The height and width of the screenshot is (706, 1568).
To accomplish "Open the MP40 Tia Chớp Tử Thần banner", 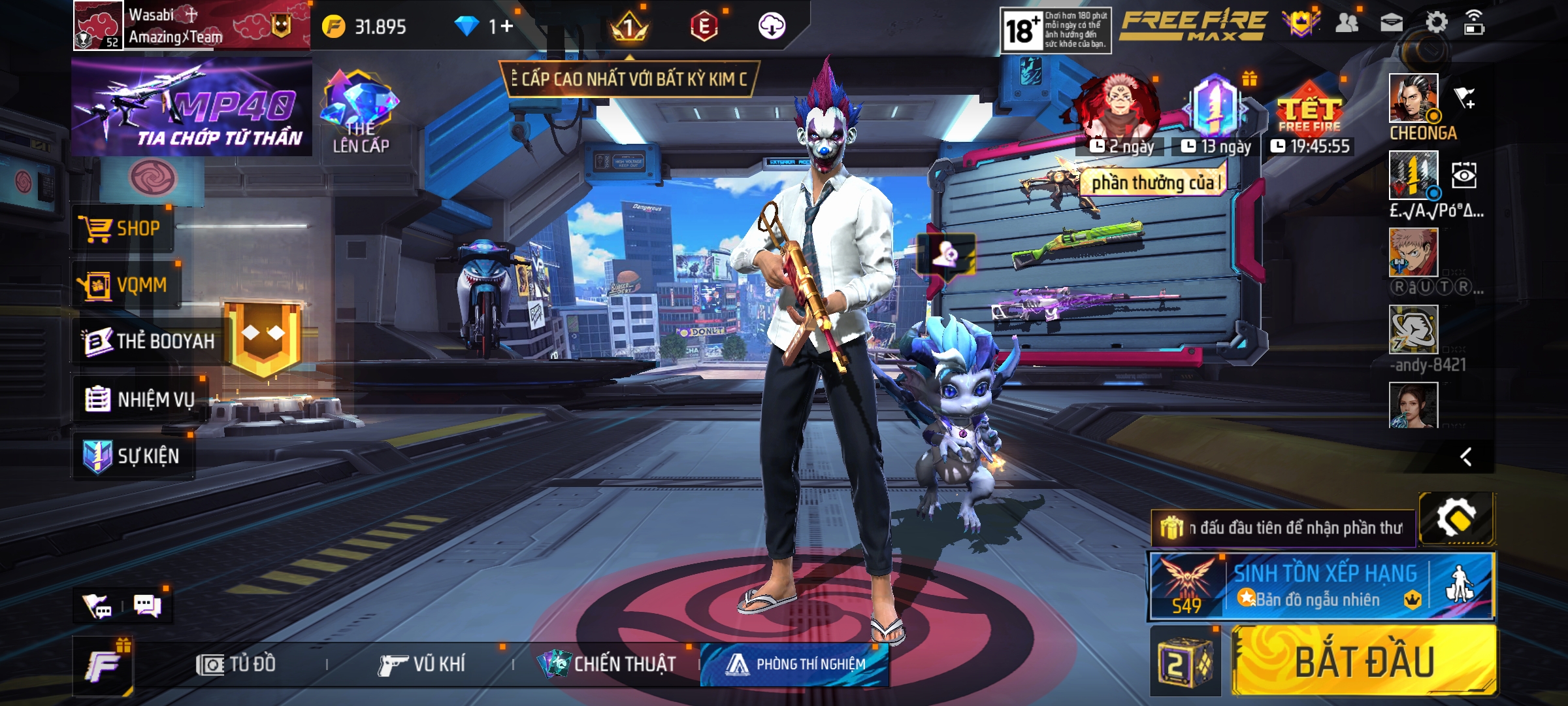I will point(191,107).
